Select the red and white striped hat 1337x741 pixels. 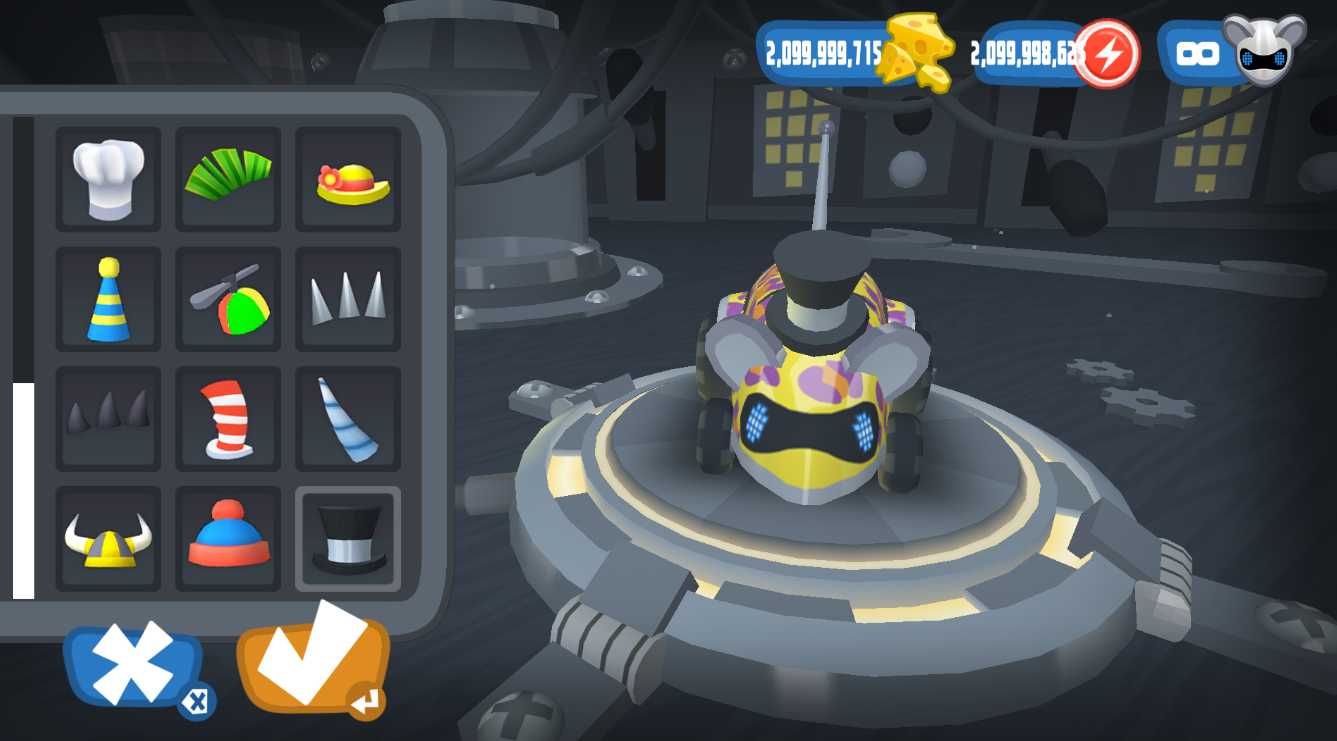228,419
